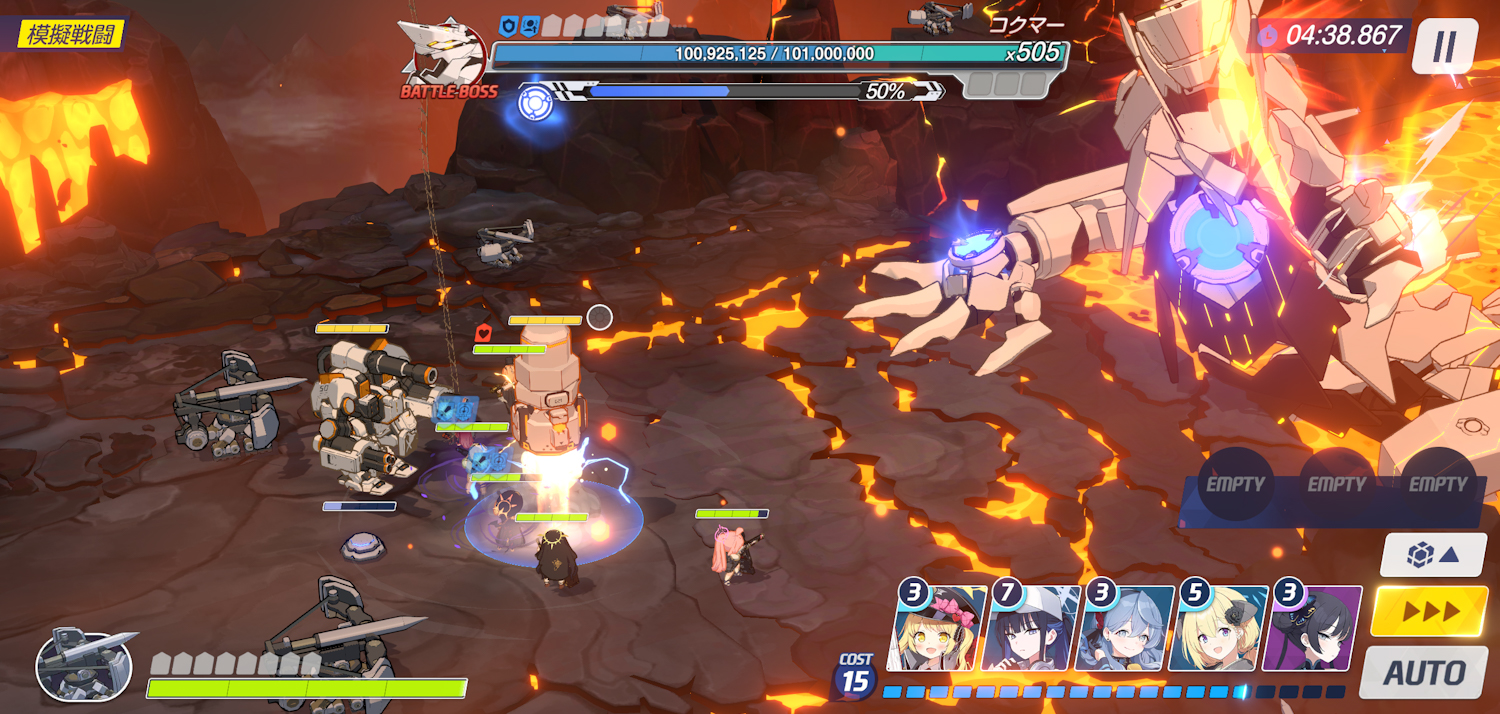Toggle AUTO battle mode

pos(1423,672)
